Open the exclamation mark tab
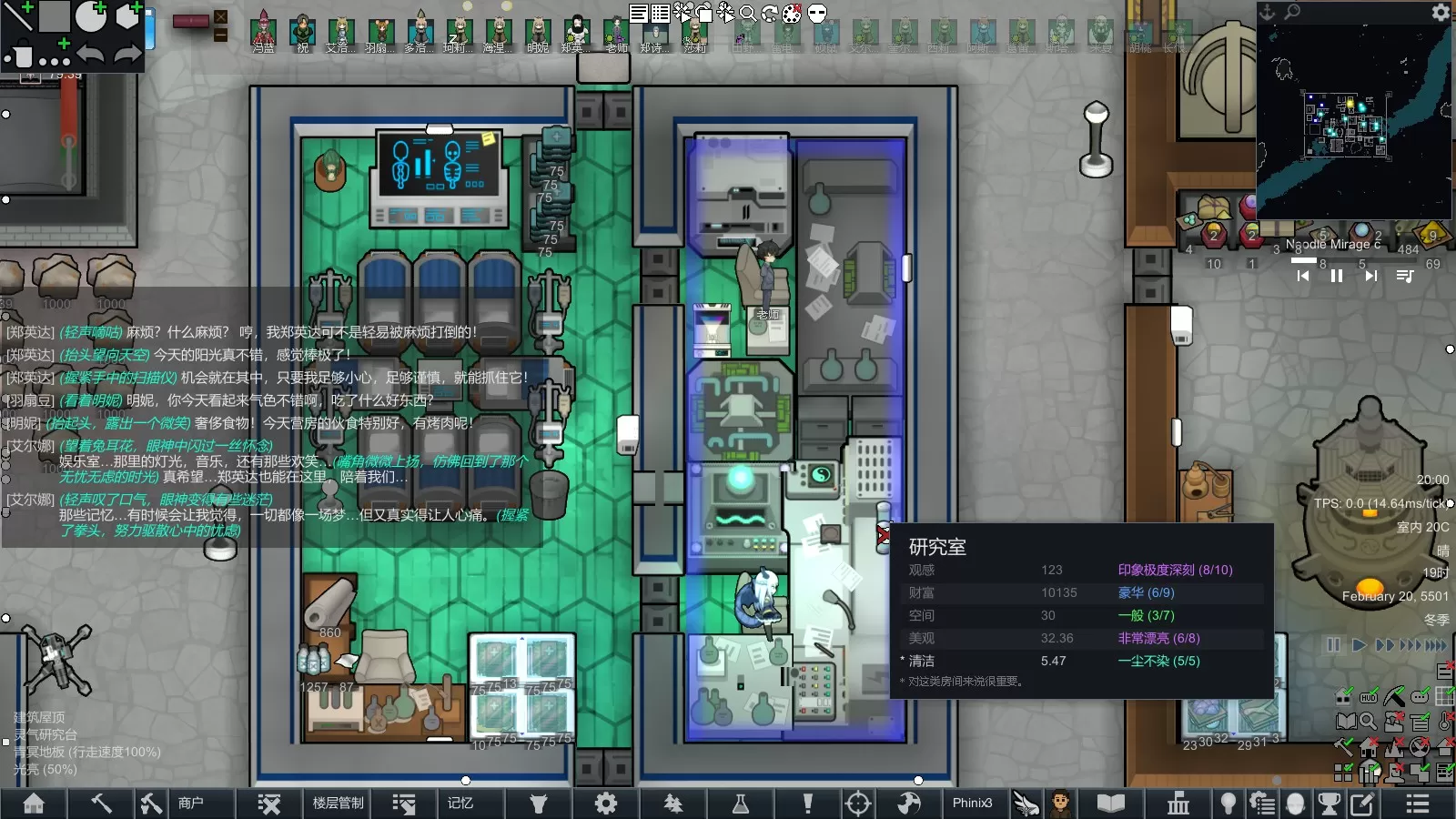Image resolution: width=1456 pixels, height=819 pixels. [807, 803]
